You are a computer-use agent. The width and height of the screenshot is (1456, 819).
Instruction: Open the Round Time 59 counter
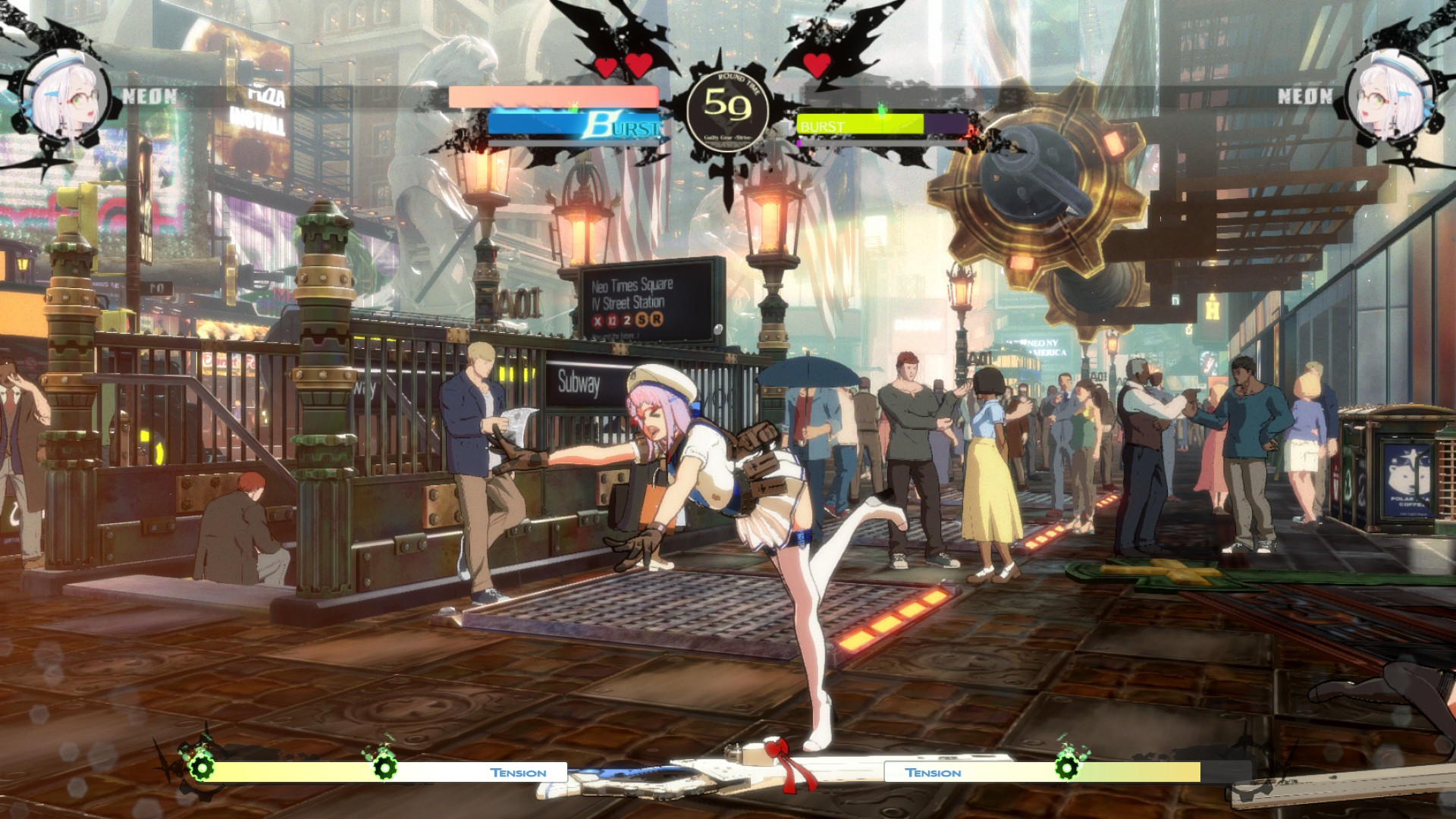726,108
